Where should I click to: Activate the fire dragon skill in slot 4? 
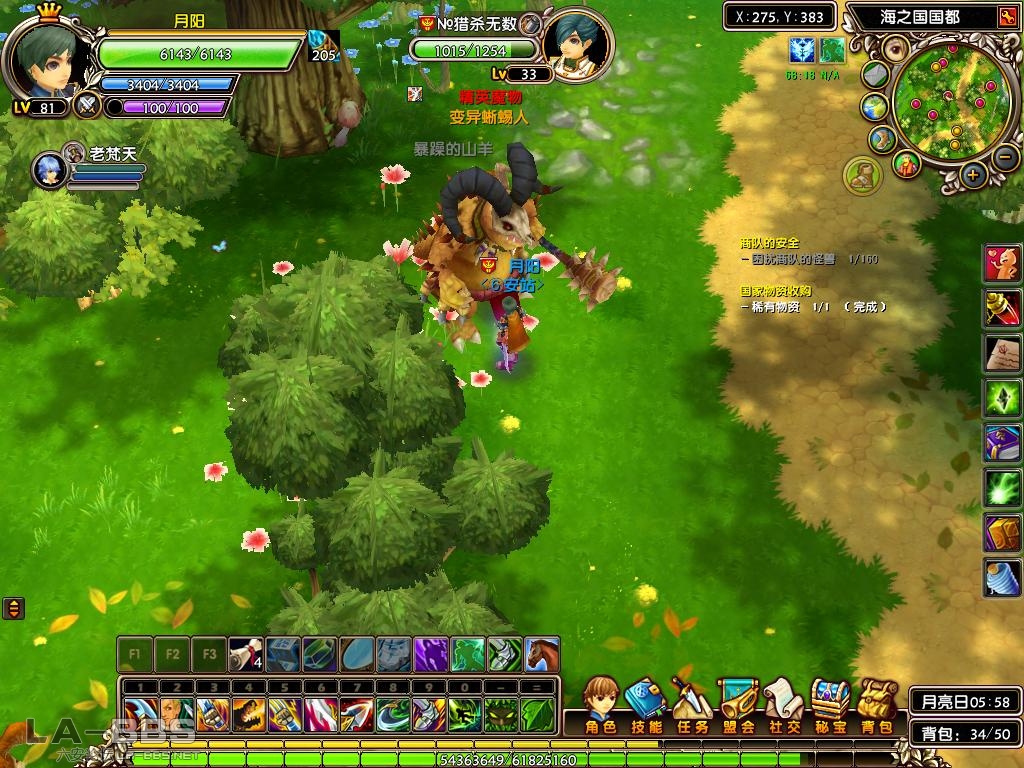pos(248,714)
